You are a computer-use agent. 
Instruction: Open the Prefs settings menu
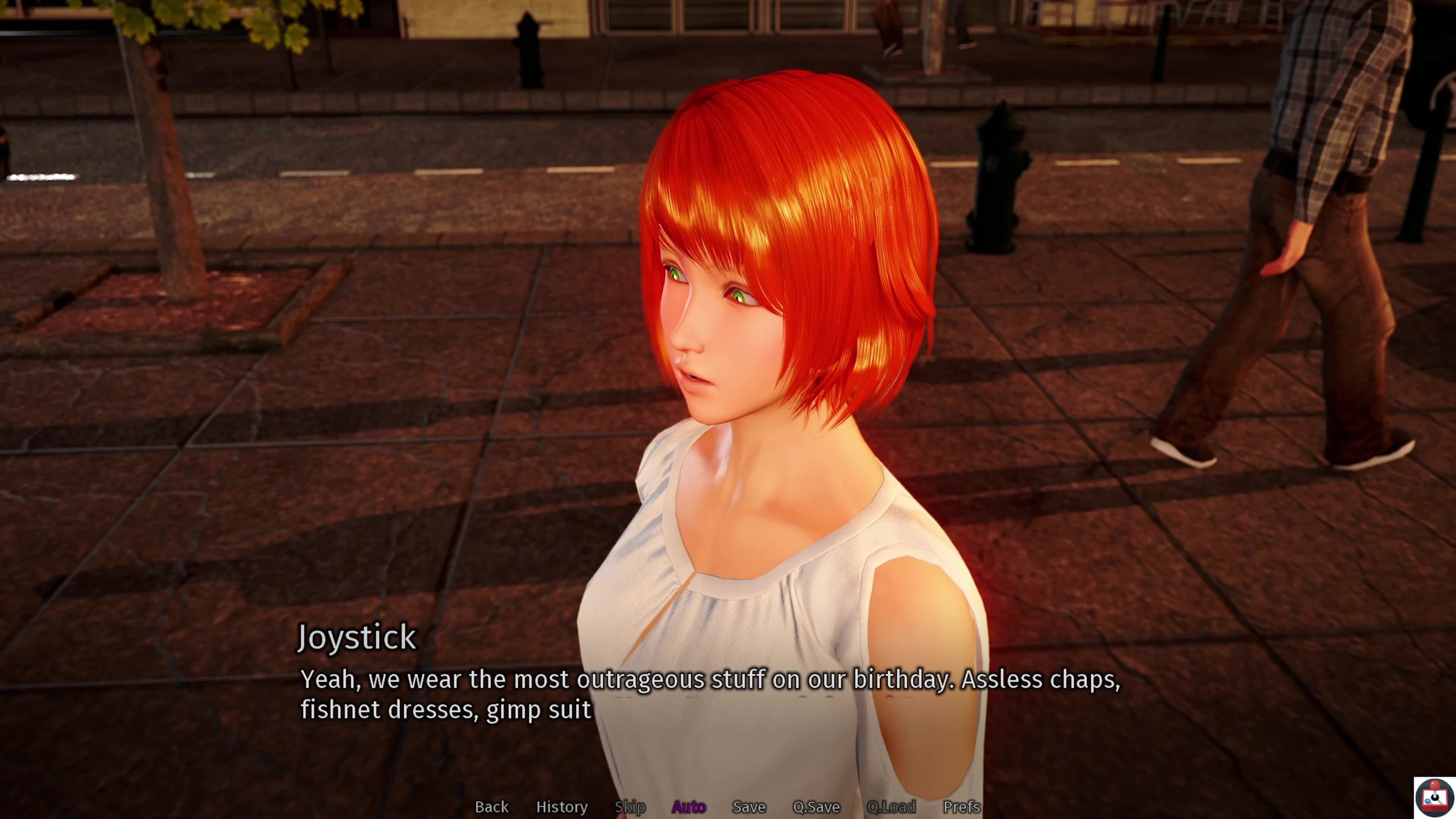click(x=961, y=806)
